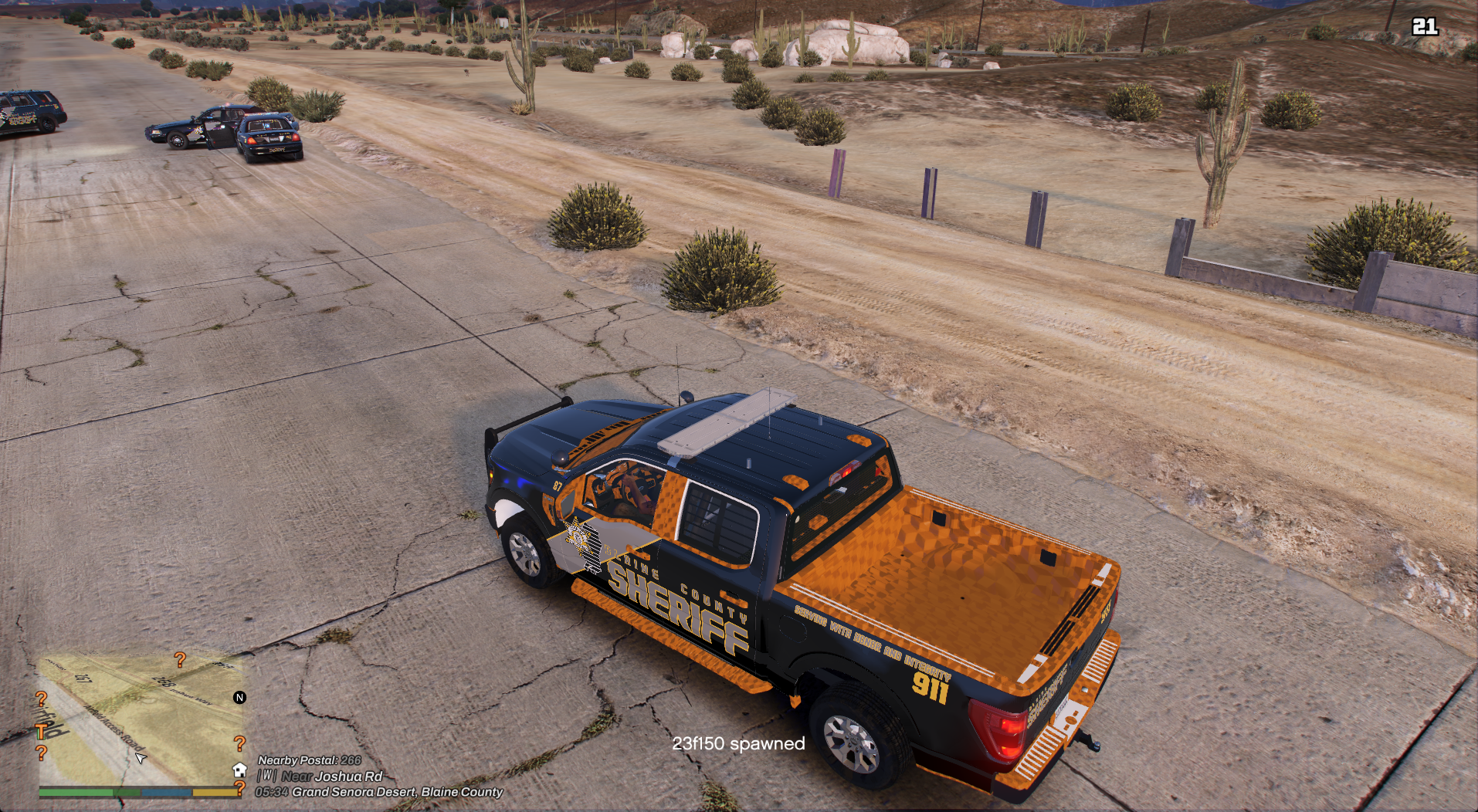This screenshot has width=1478, height=812.
Task: Click the north compass marker on the minimap
Action: click(239, 698)
